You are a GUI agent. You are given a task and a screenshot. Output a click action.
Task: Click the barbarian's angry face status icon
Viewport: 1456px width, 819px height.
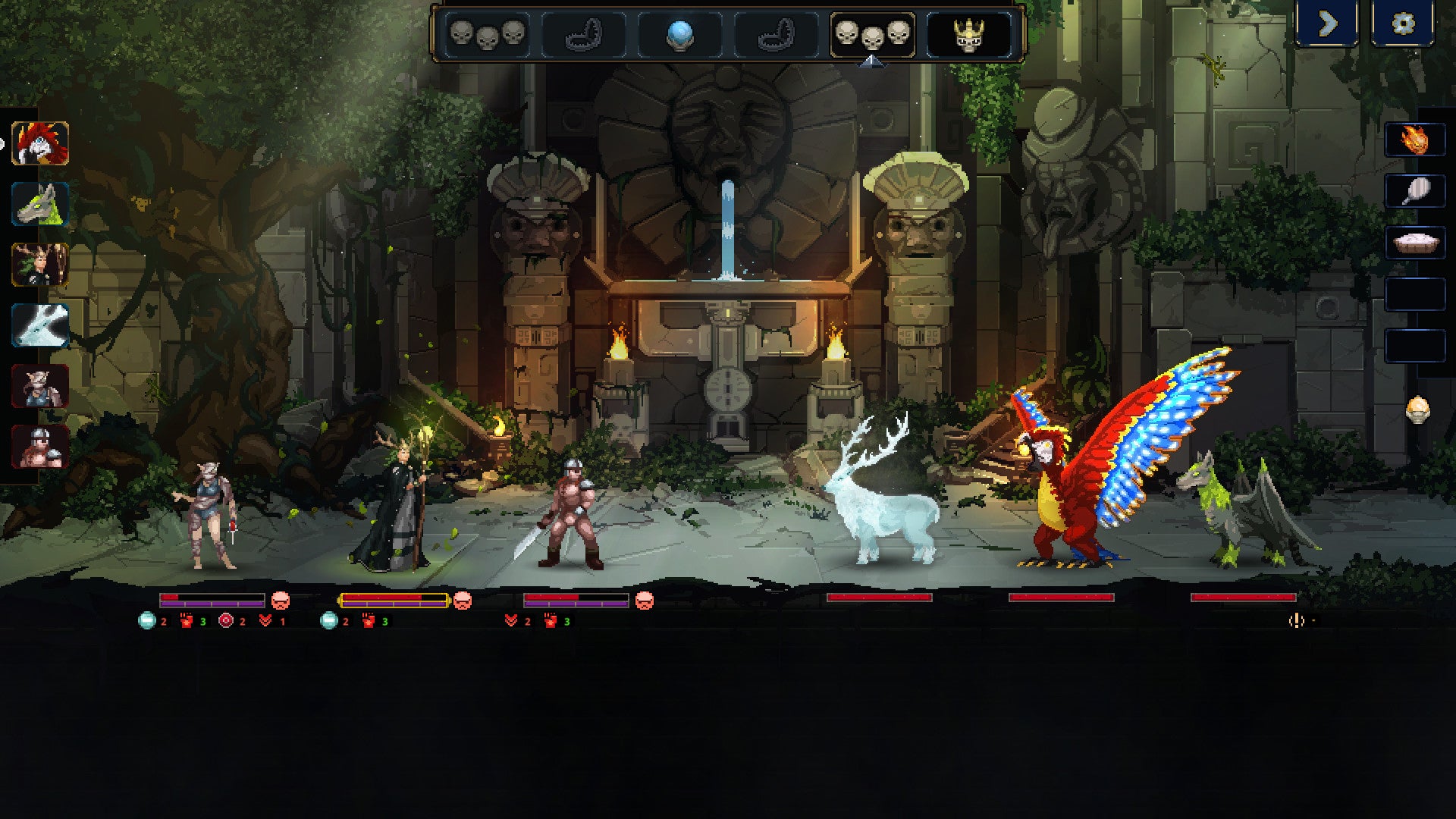coord(644,601)
